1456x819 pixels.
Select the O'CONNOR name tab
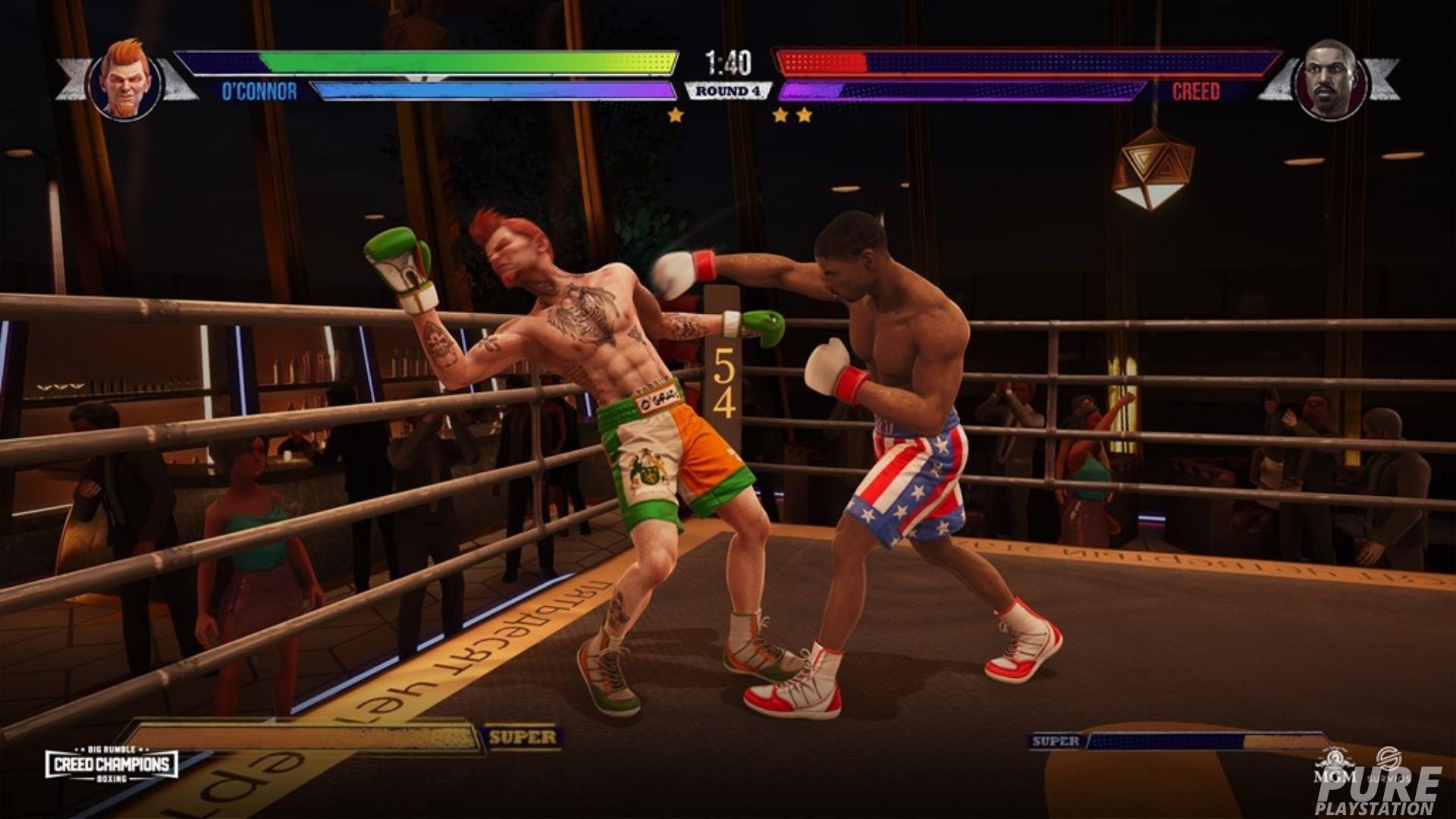(262, 91)
